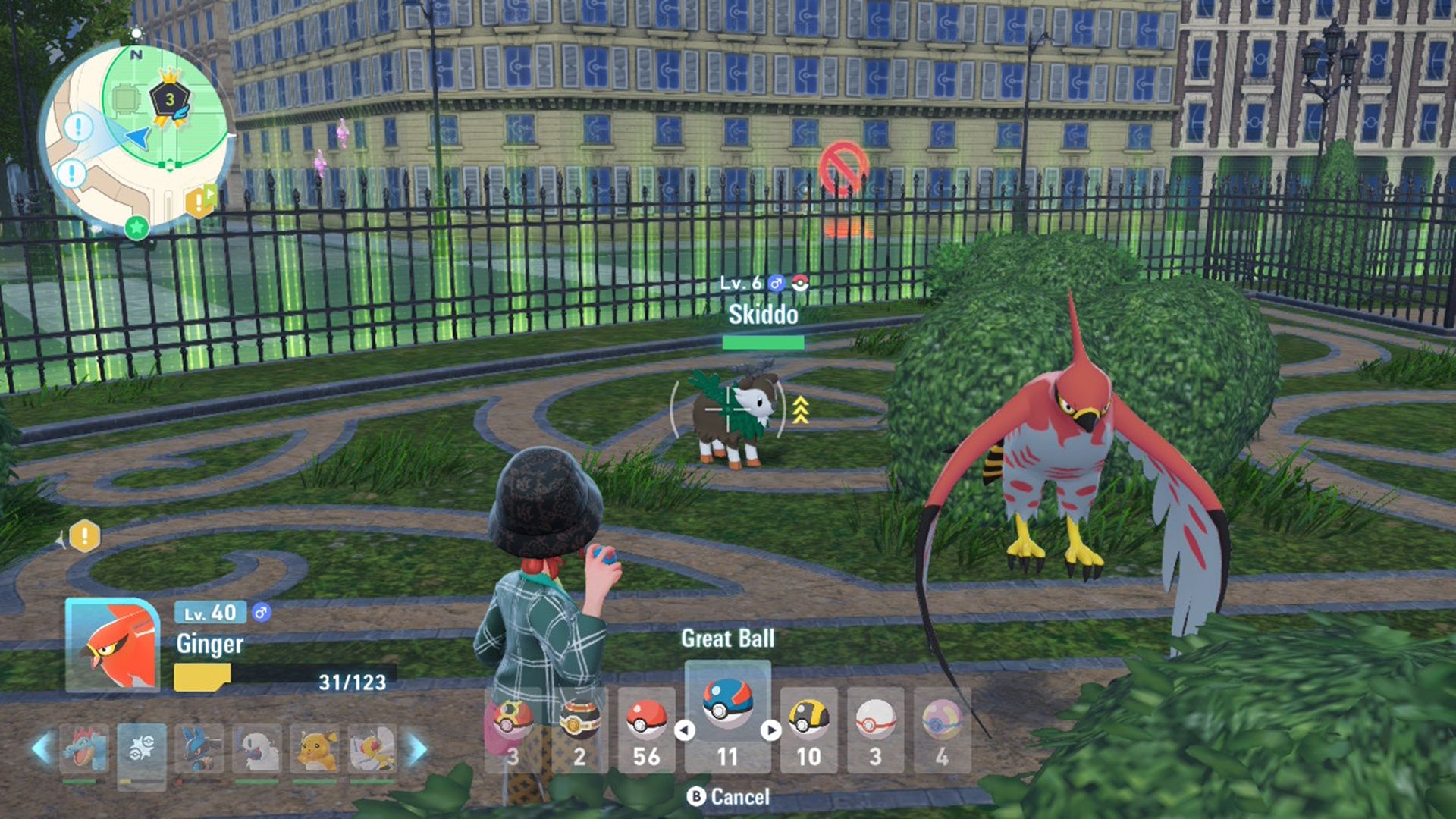Select the Poké Ball slot with 56
The height and width of the screenshot is (819, 1456).
646,729
